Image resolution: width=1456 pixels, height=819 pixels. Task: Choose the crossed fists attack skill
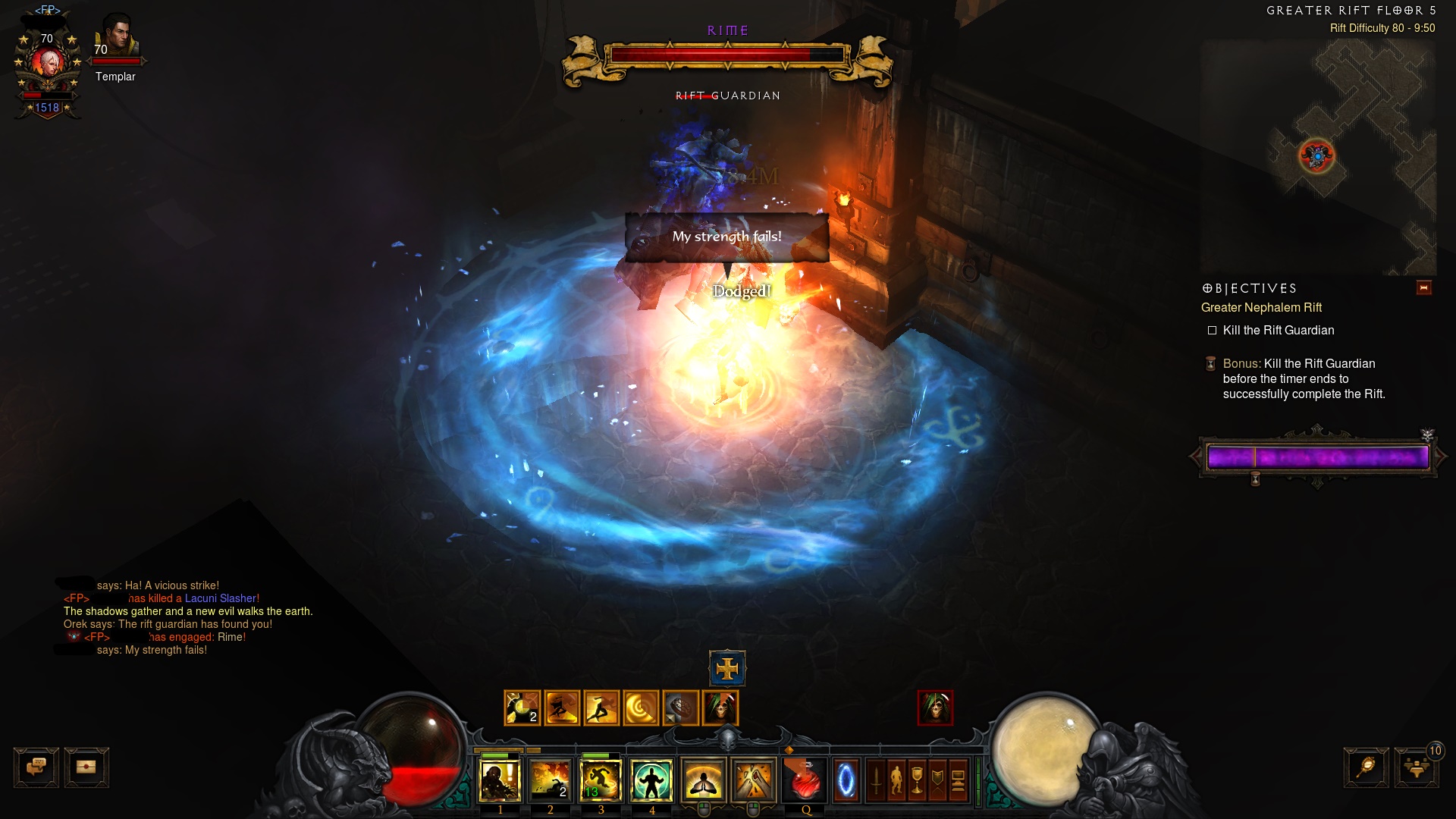coord(754,780)
